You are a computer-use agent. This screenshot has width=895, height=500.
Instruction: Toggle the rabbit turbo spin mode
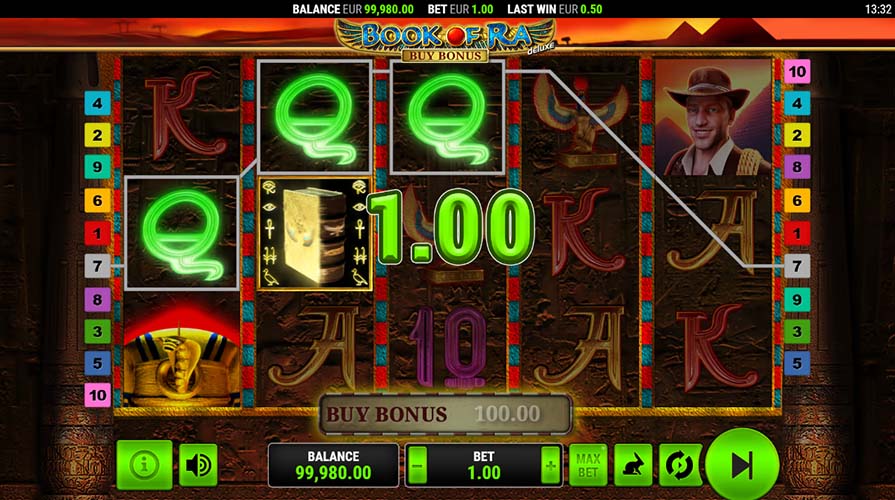[633, 465]
